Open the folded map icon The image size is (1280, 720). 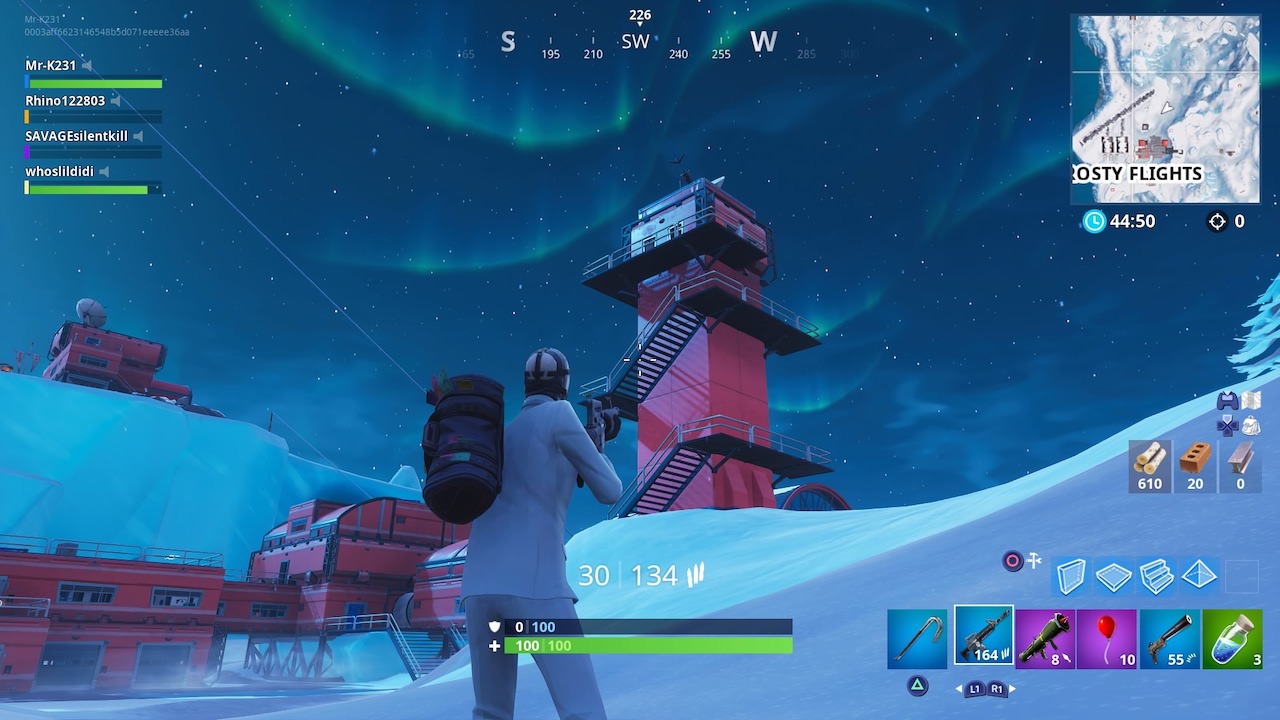1251,400
